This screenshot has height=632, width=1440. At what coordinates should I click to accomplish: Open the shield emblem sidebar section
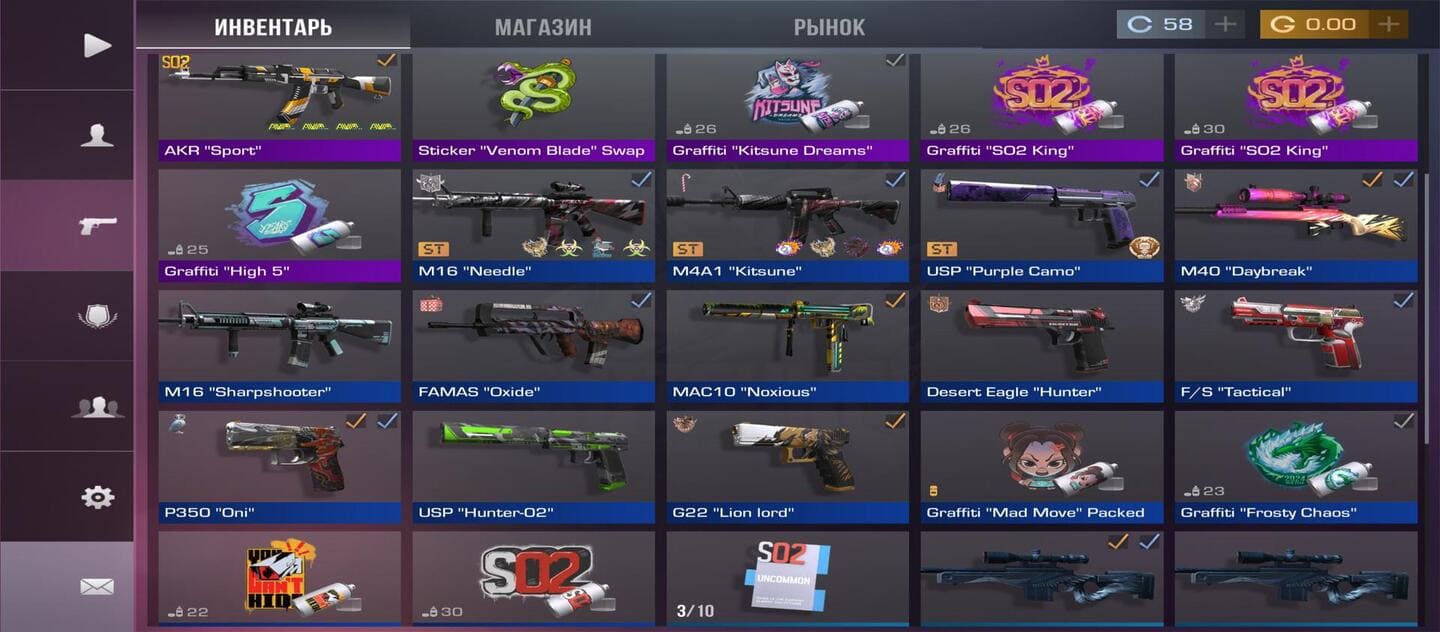click(x=97, y=316)
